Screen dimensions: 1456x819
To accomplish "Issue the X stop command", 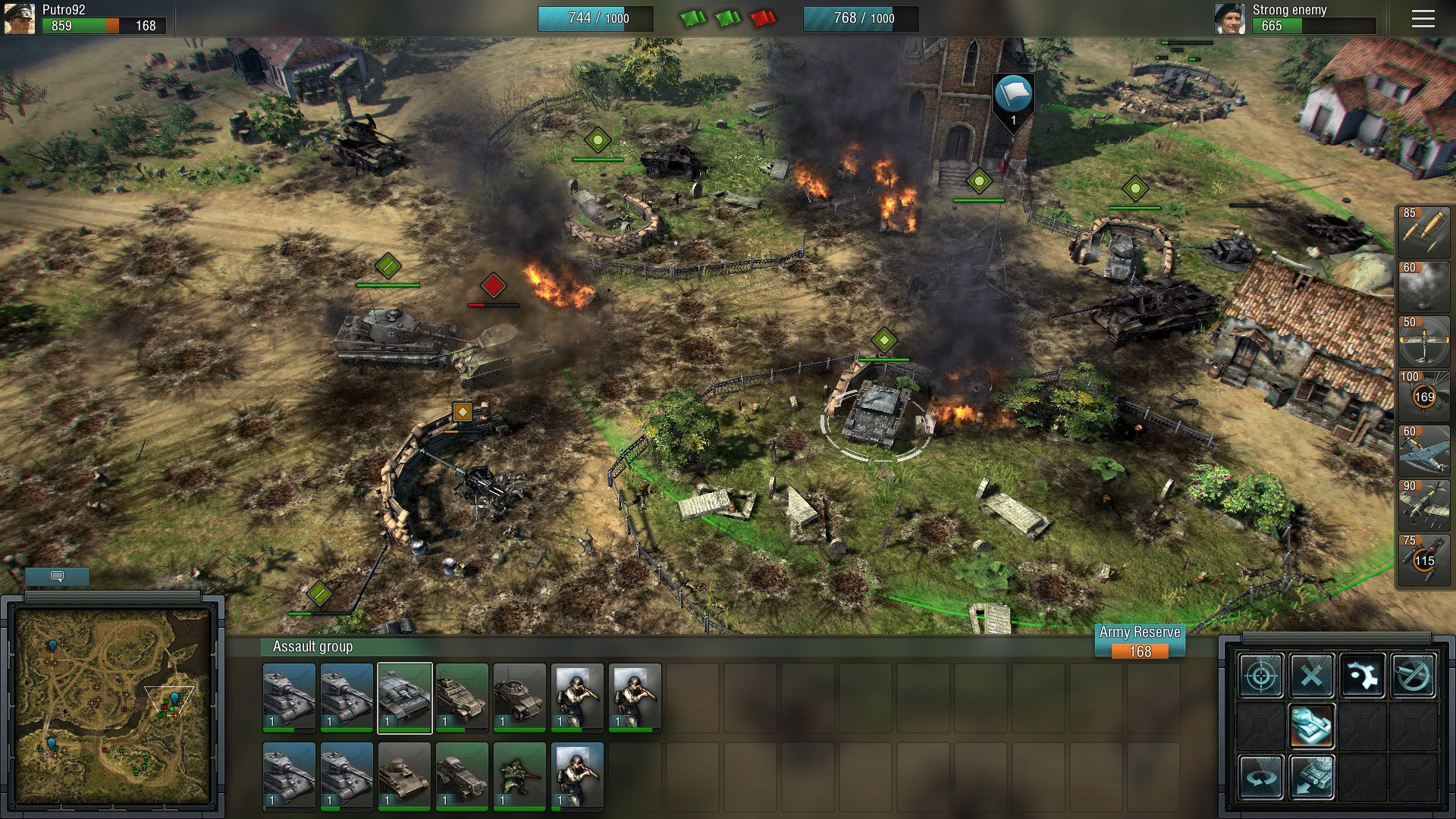I will (1312, 675).
